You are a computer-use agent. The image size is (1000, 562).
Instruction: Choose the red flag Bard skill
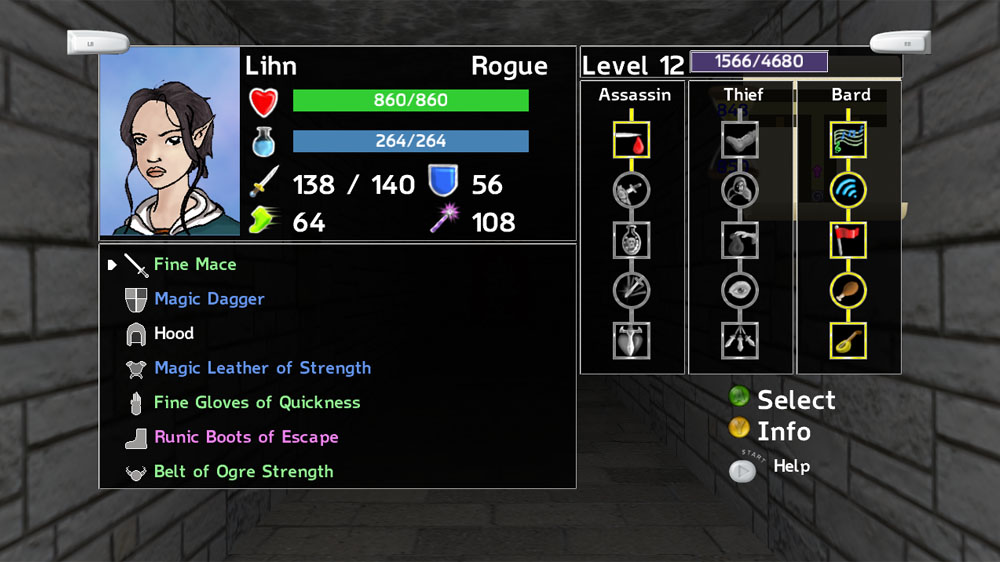849,240
